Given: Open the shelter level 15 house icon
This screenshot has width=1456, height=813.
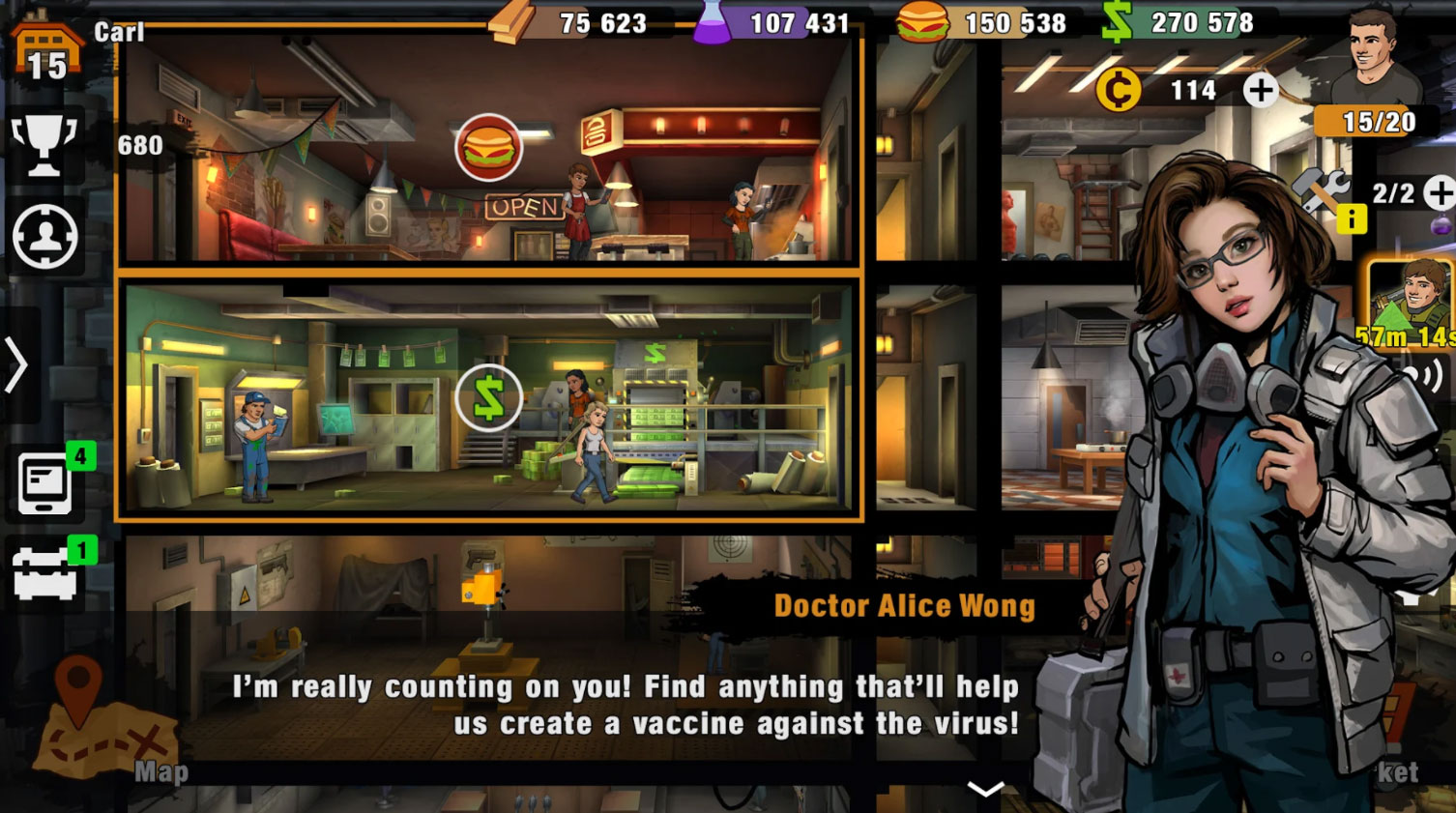Looking at the screenshot, I should pos(45,46).
